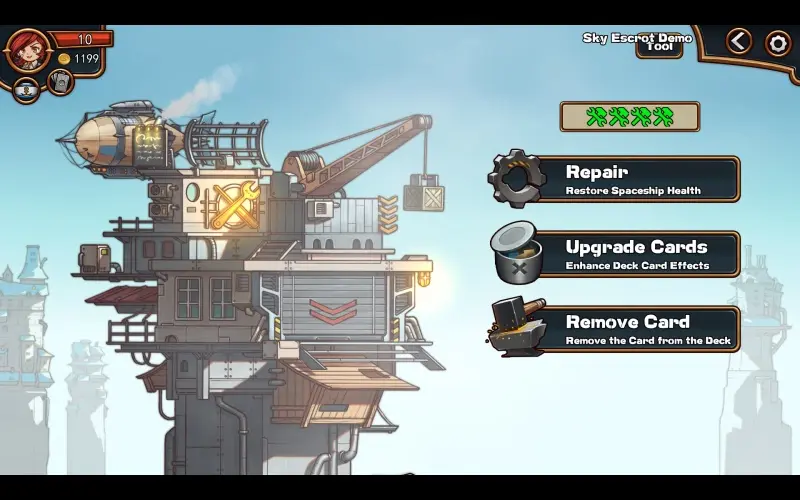Choose Repair to restore spaceship health
This screenshot has height=500, width=800.
click(x=615, y=179)
